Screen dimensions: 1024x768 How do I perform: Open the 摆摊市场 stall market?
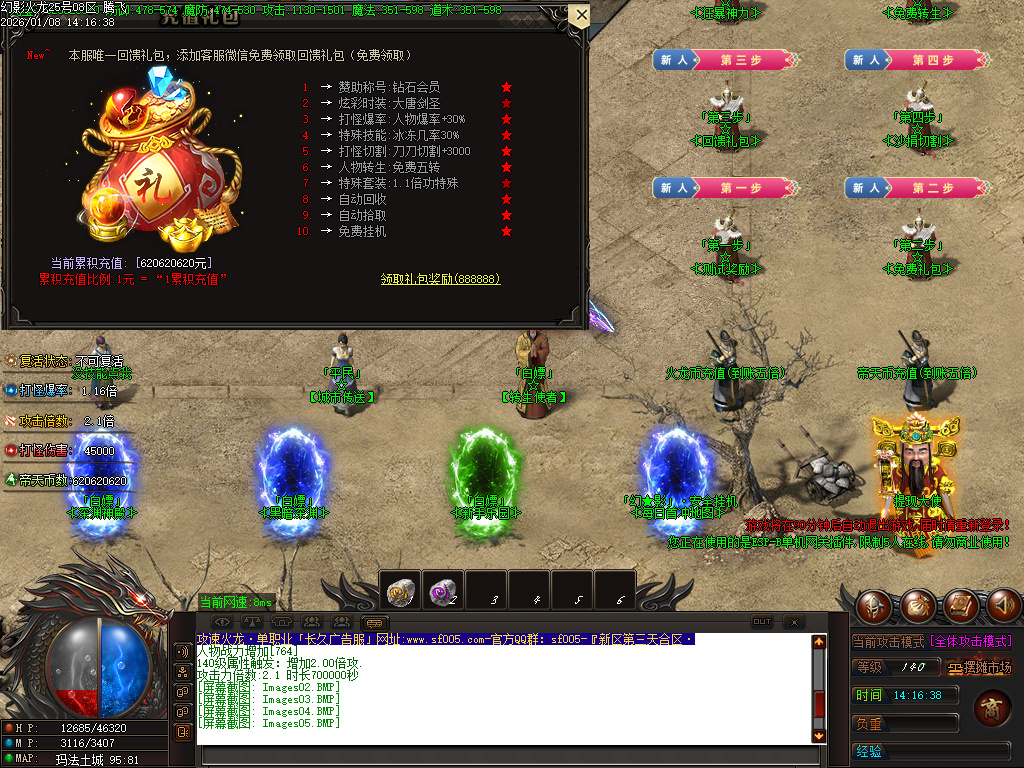coord(980,667)
